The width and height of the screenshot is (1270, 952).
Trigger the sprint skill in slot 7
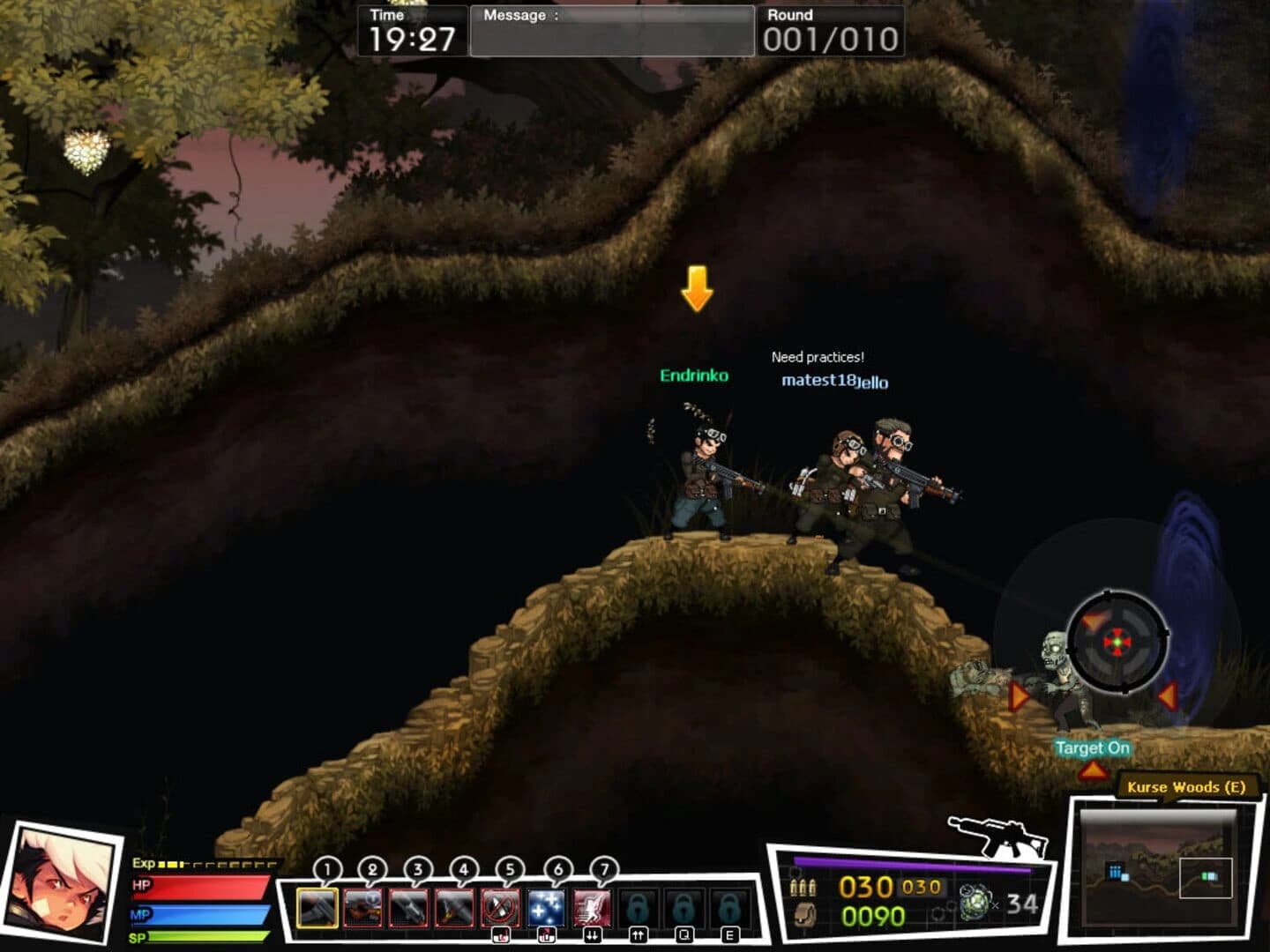tap(591, 906)
